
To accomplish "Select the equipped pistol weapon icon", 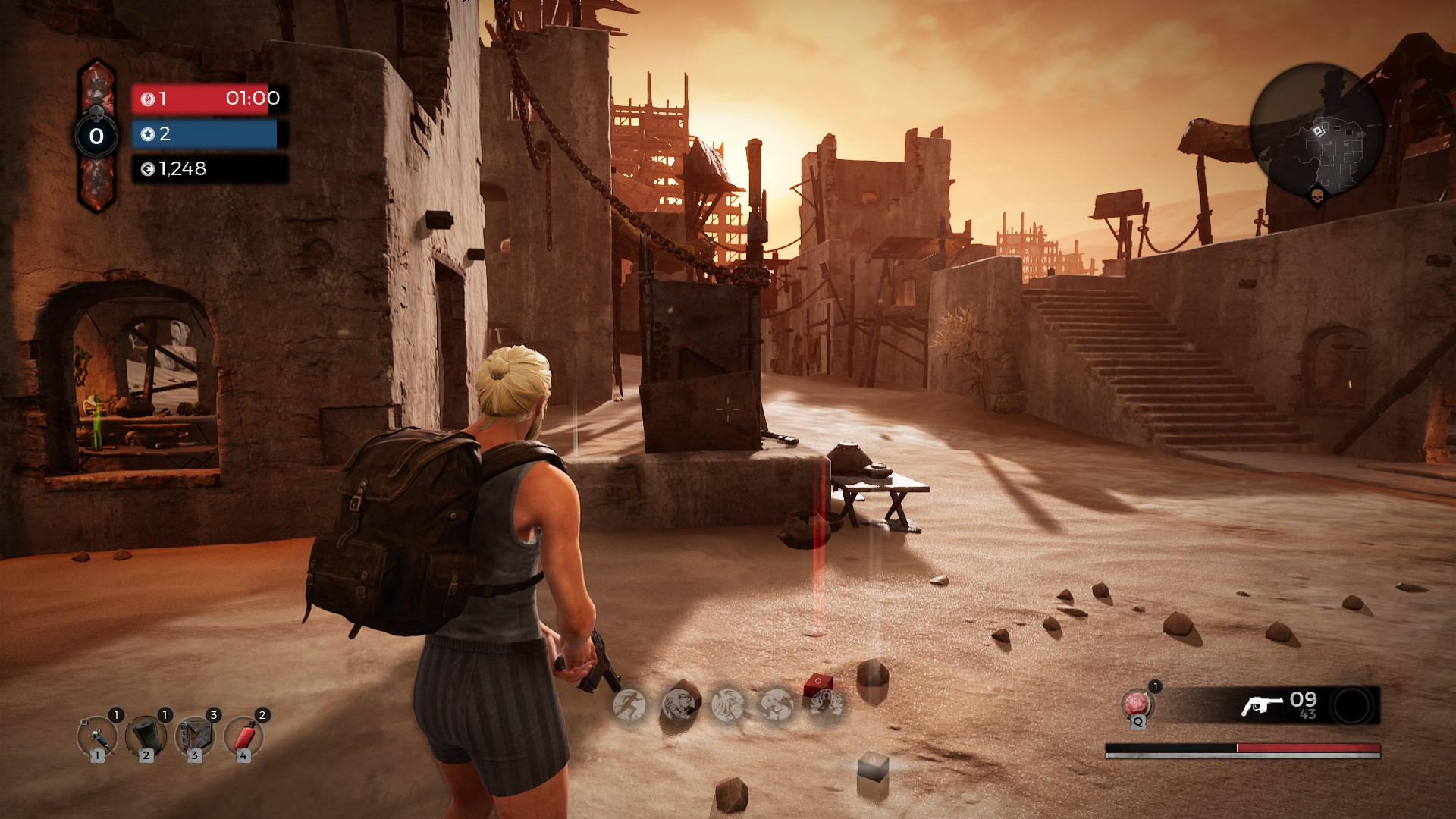I will pyautogui.click(x=1262, y=705).
